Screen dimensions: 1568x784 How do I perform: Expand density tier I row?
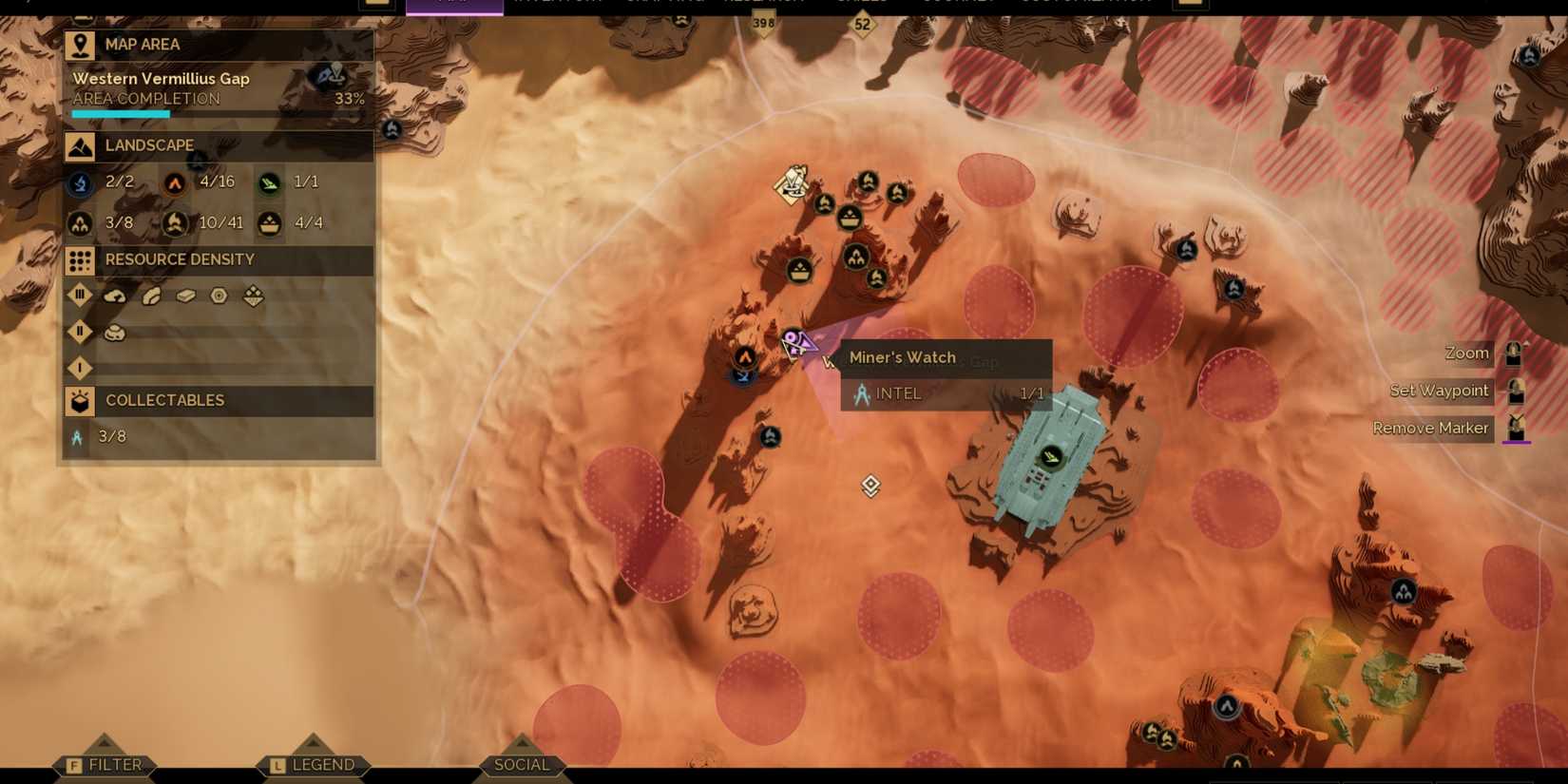click(79, 366)
